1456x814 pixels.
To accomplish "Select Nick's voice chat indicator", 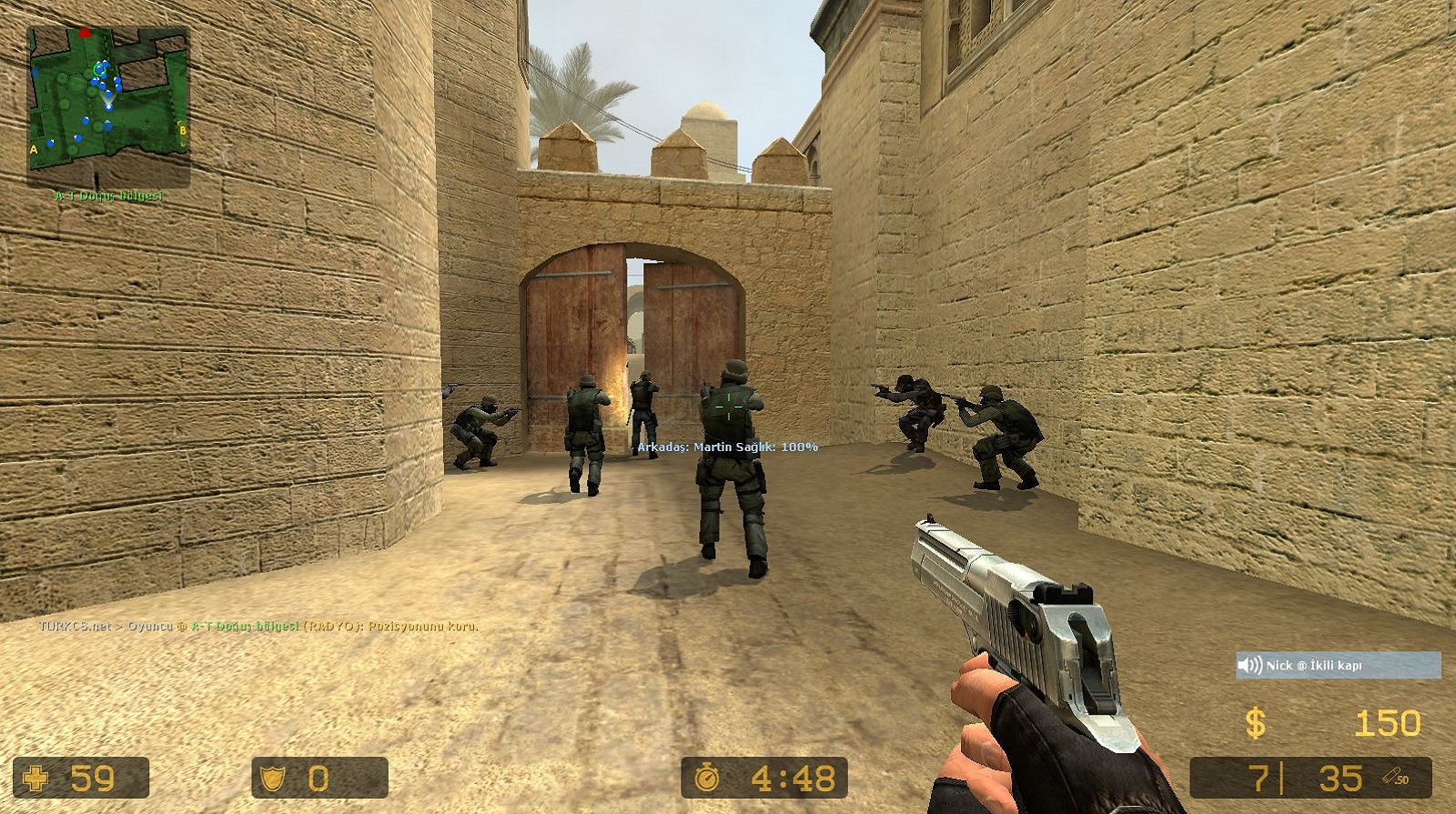I will (x=1337, y=665).
